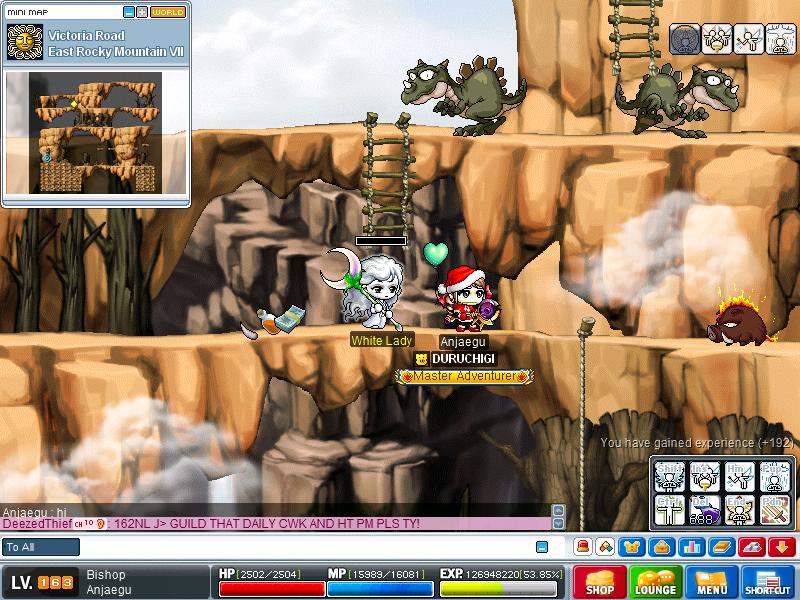Open the World map from the minimap
Viewport: 800px width, 600px height.
168,12
